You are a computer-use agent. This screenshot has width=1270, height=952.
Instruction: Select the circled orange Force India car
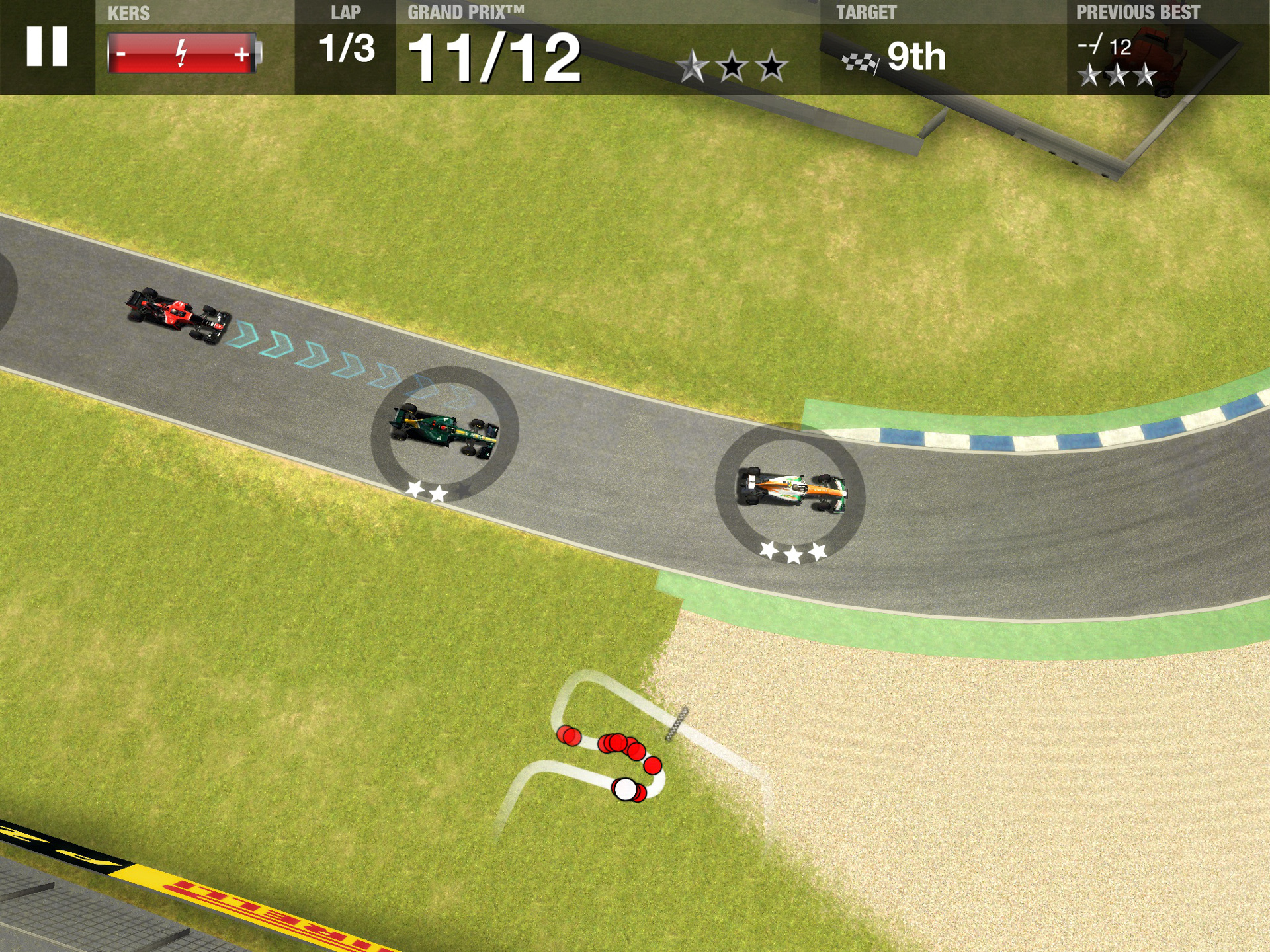pos(791,490)
